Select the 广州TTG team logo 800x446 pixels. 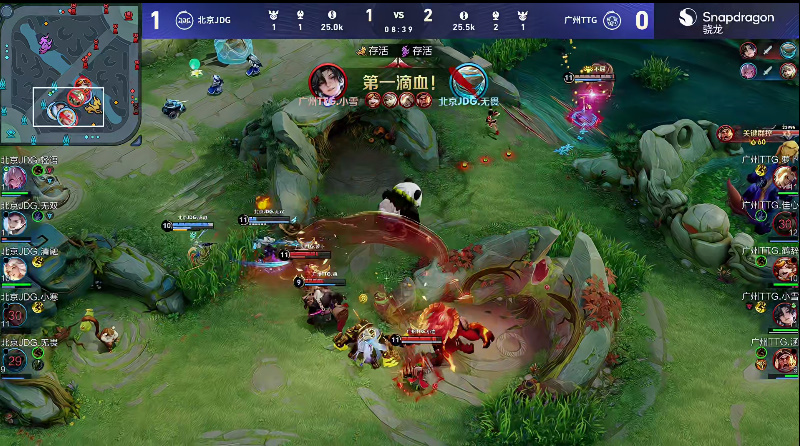611,20
